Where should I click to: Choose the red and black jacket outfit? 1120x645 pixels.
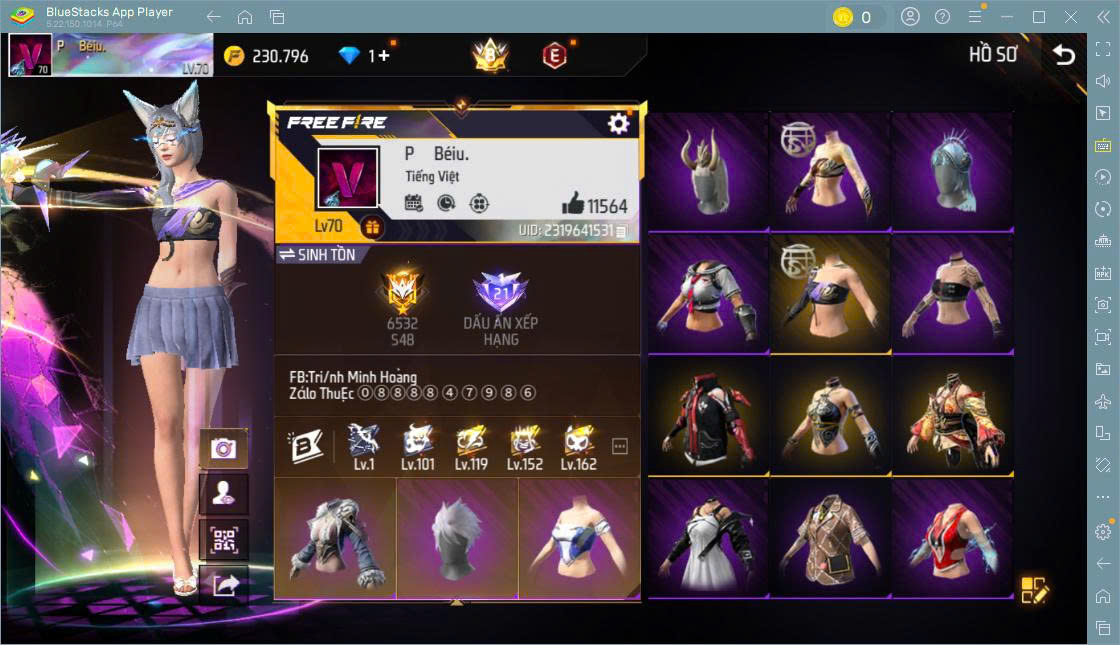(708, 418)
